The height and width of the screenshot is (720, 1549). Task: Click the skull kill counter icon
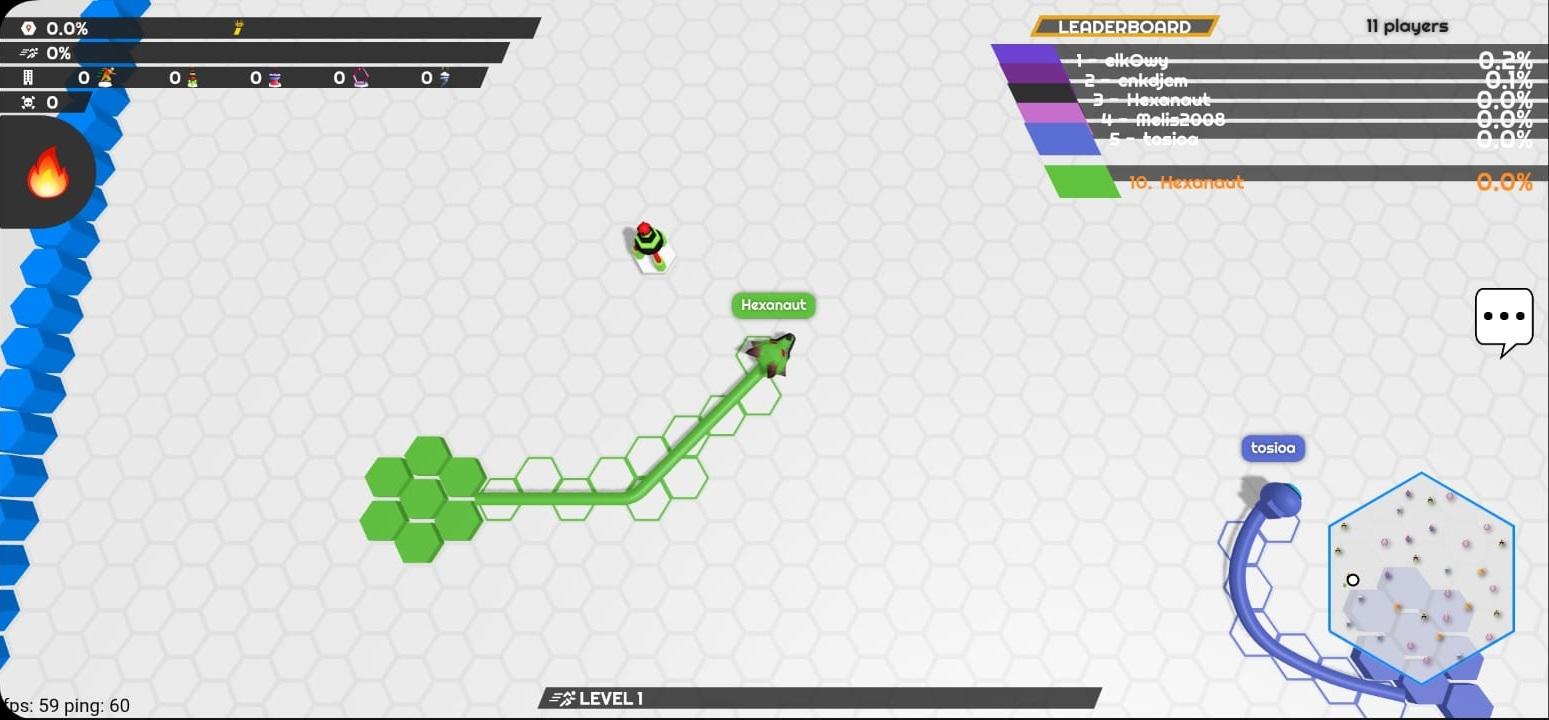(29, 101)
